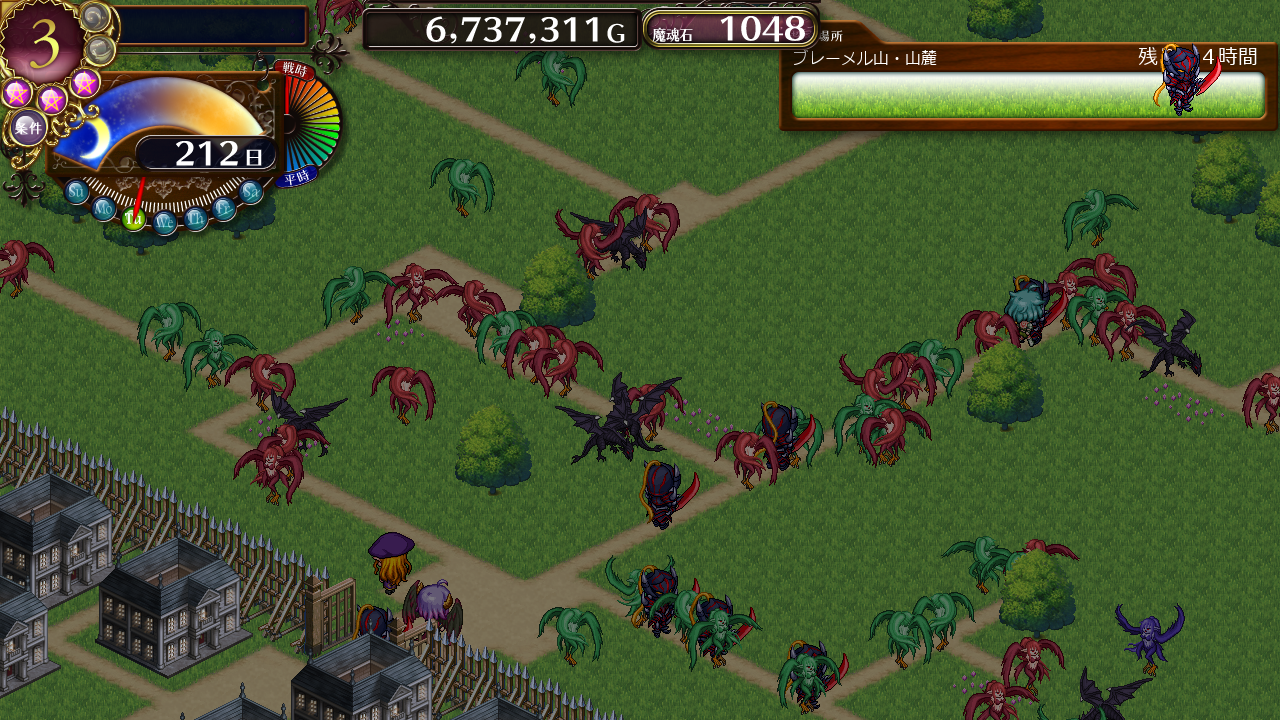Click the upper grey swirl orb
Image resolution: width=1280 pixels, height=720 pixels.
click(95, 17)
